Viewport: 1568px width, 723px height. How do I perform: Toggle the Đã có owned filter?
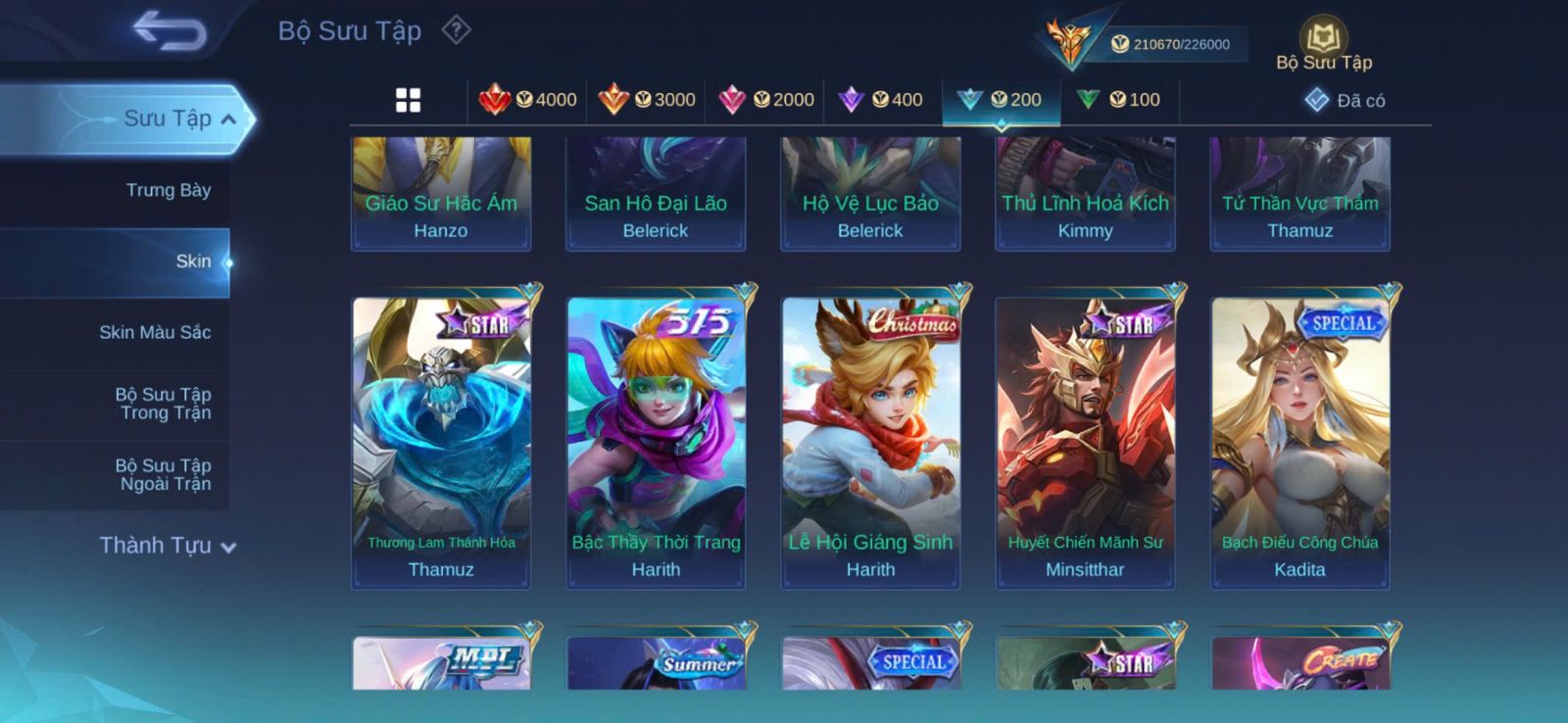(1345, 100)
